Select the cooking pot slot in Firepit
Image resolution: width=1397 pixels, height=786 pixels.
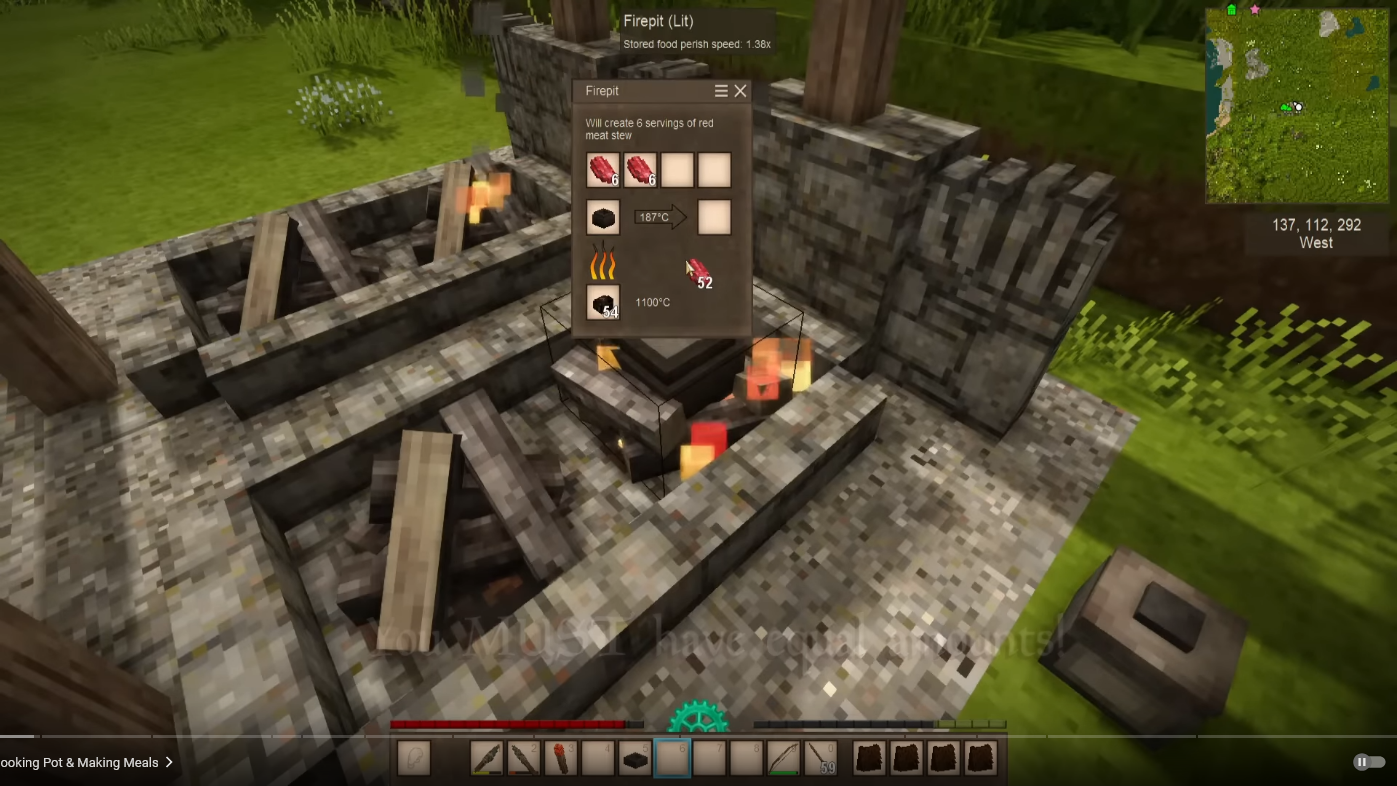click(603, 217)
